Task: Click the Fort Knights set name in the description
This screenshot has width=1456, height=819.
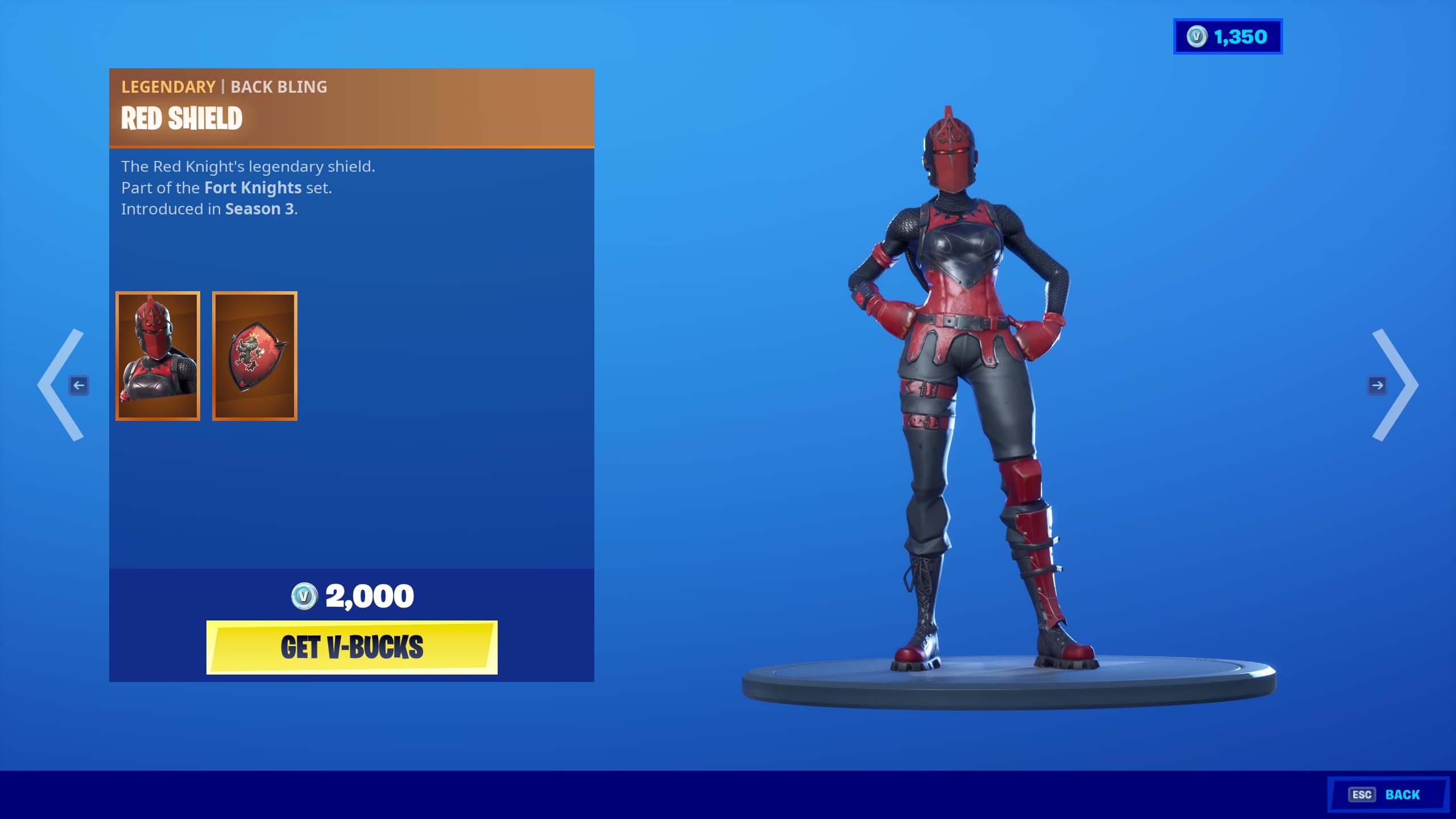Action: (254, 186)
